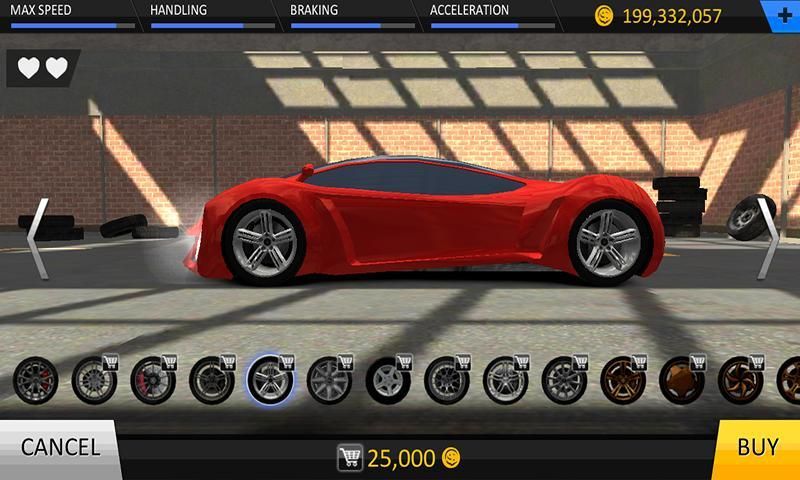Pick the black wheel with small silver hub
Image resolution: width=800 pixels, height=480 pixels.
tap(386, 380)
